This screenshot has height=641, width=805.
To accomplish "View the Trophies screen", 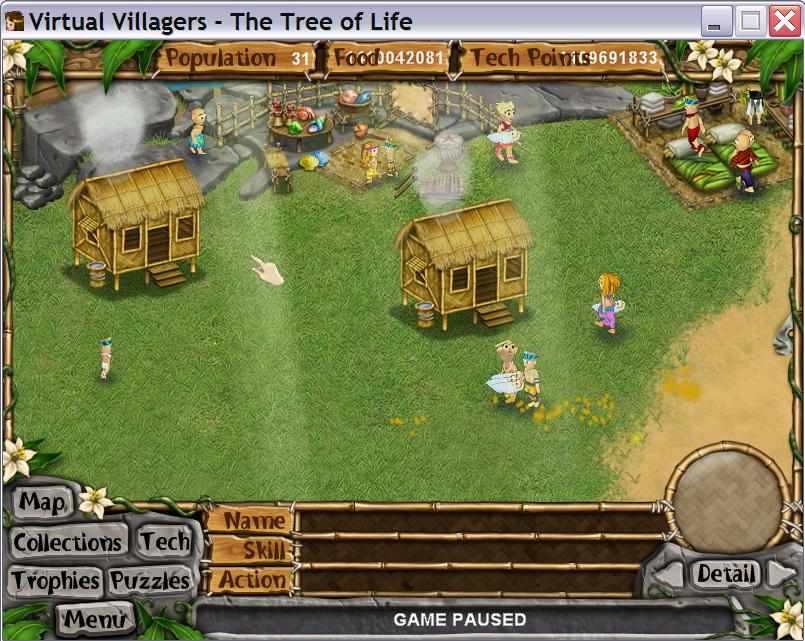I will click(x=55, y=580).
